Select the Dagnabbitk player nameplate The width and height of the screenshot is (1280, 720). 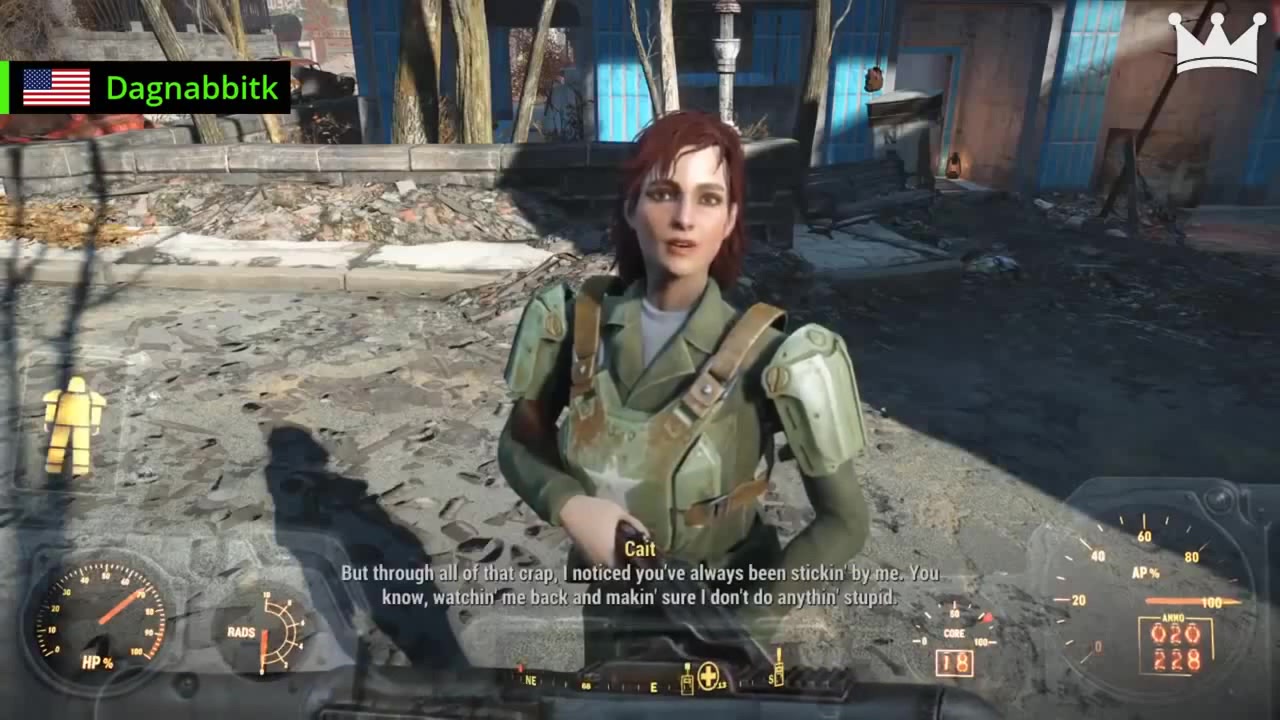click(193, 88)
